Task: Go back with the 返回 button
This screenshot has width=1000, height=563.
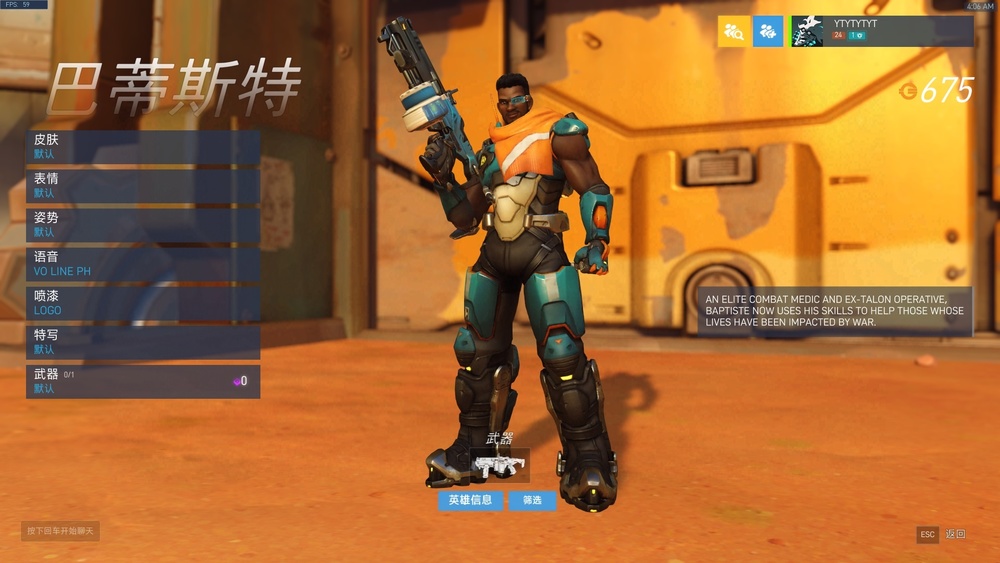Action: [944, 535]
